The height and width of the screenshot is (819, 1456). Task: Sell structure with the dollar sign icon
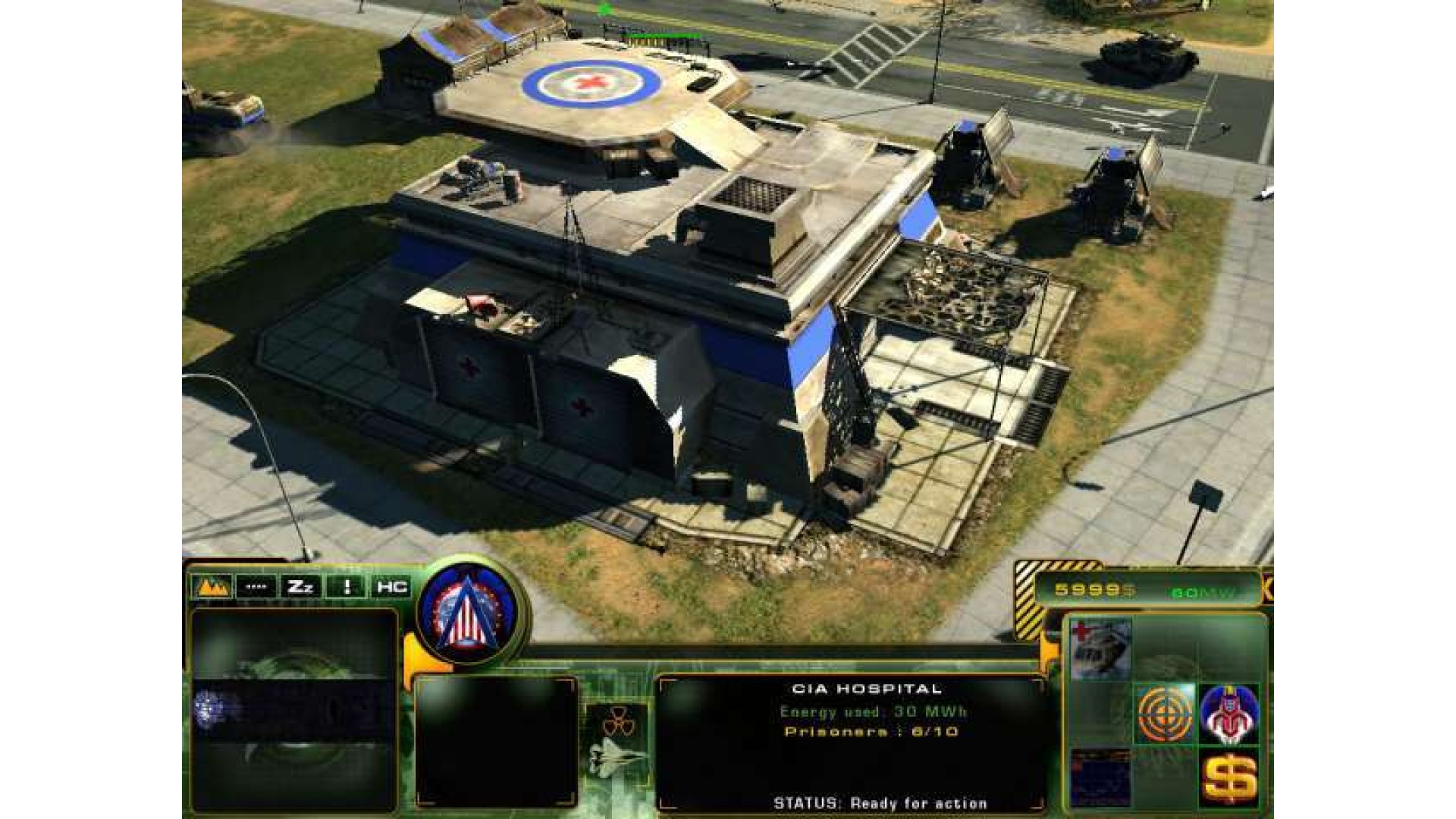pos(1228,778)
